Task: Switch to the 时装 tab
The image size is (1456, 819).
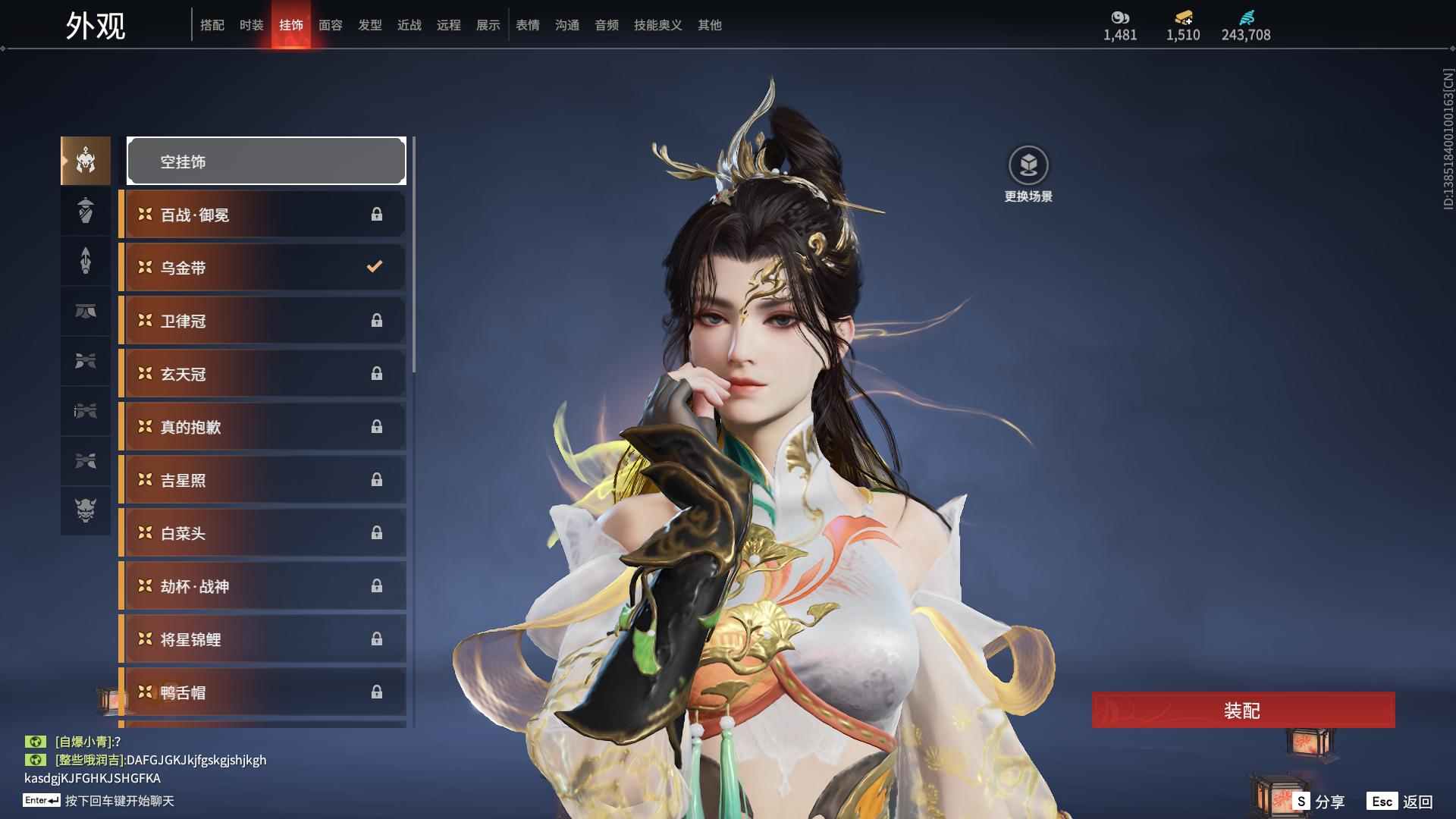Action: click(x=251, y=24)
